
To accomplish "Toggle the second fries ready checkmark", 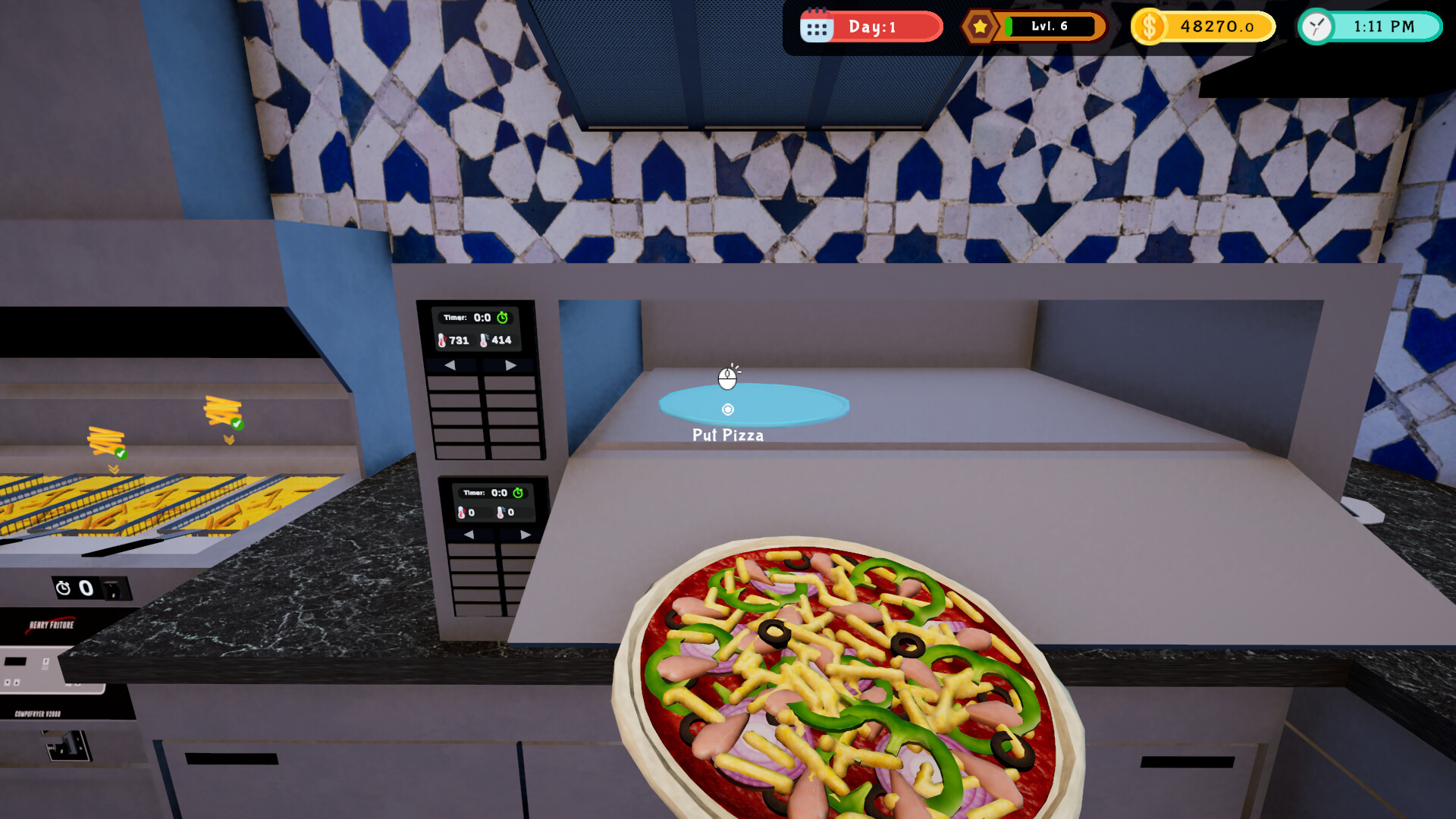I will click(x=237, y=424).
